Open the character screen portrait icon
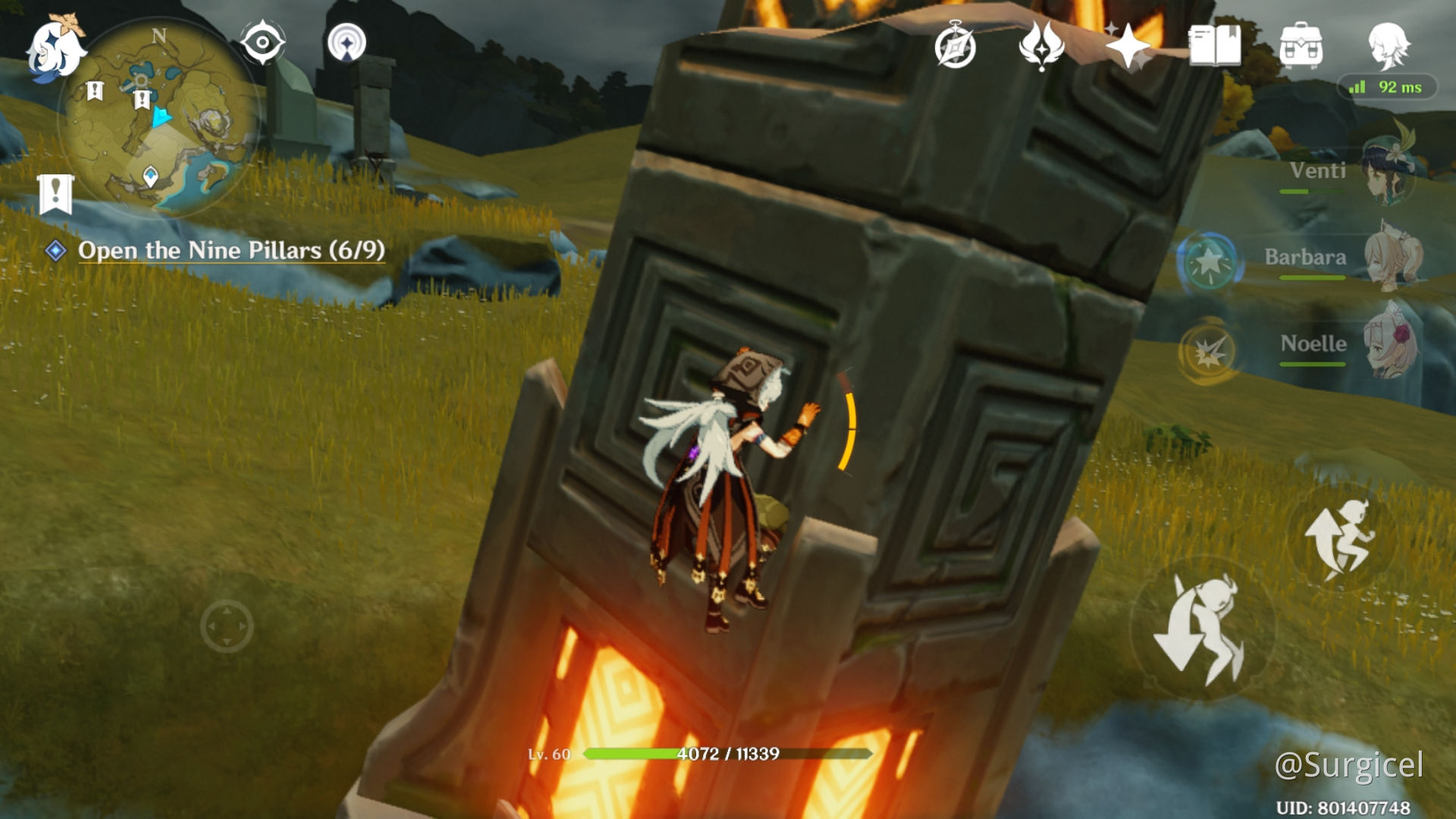Viewport: 1456px width, 819px height. tap(1389, 45)
